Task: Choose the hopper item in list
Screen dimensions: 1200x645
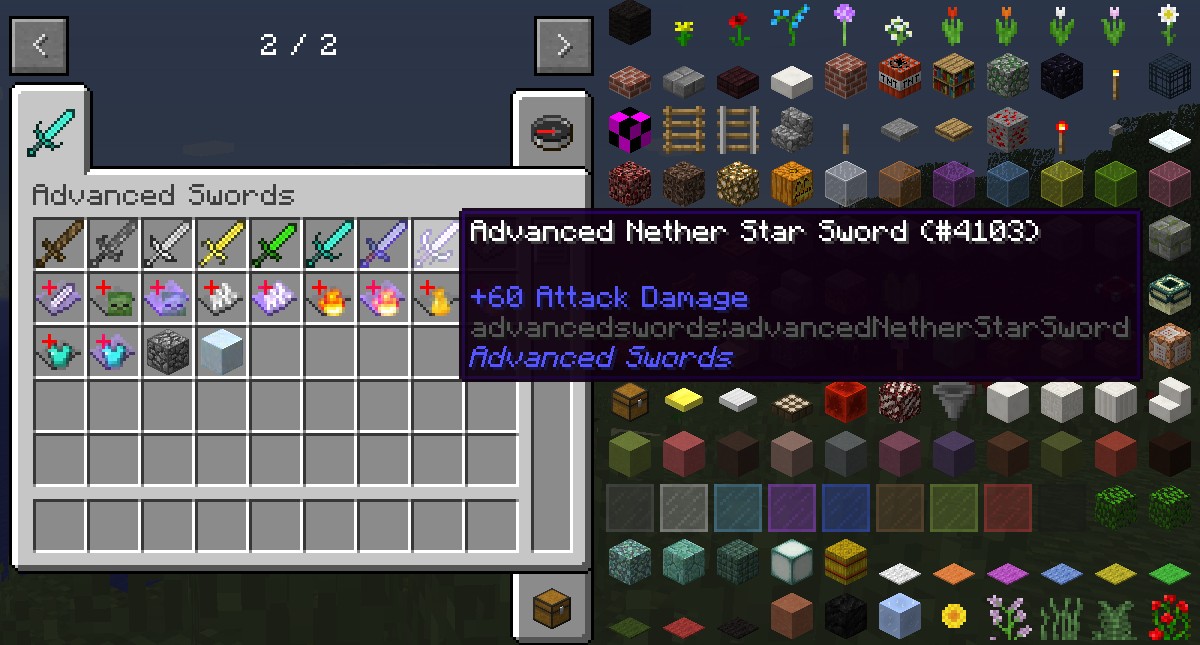Action: (953, 401)
